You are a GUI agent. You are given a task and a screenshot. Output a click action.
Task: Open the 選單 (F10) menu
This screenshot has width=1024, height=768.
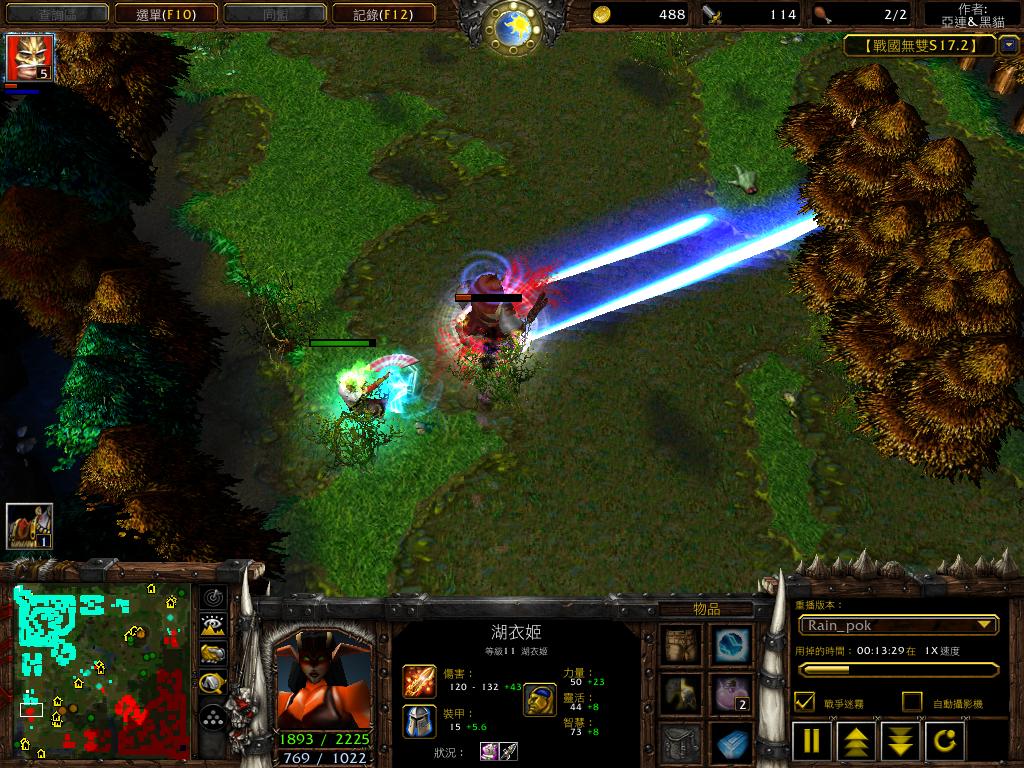[x=165, y=14]
